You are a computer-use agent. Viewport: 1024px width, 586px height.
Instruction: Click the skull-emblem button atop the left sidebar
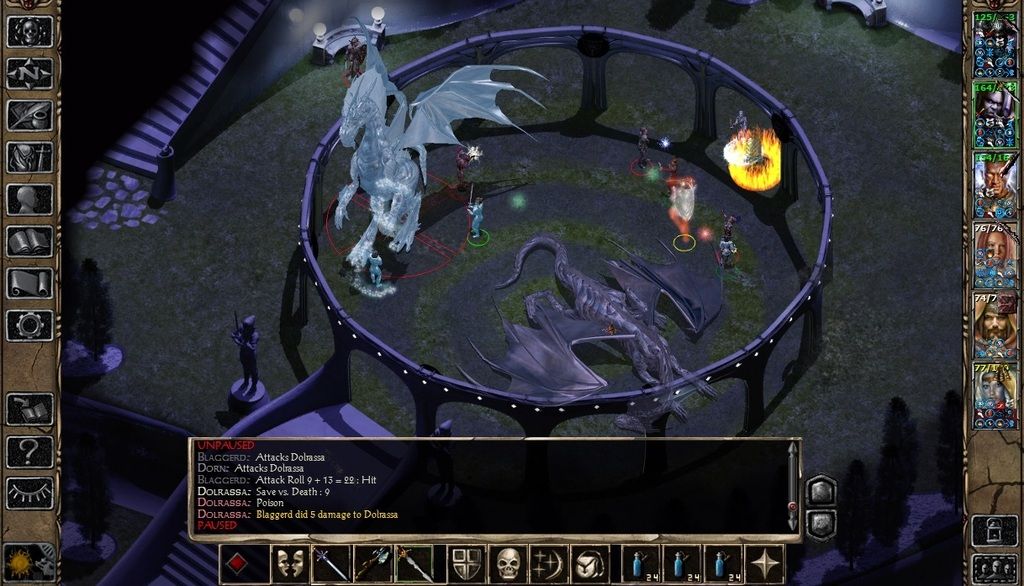(x=29, y=30)
